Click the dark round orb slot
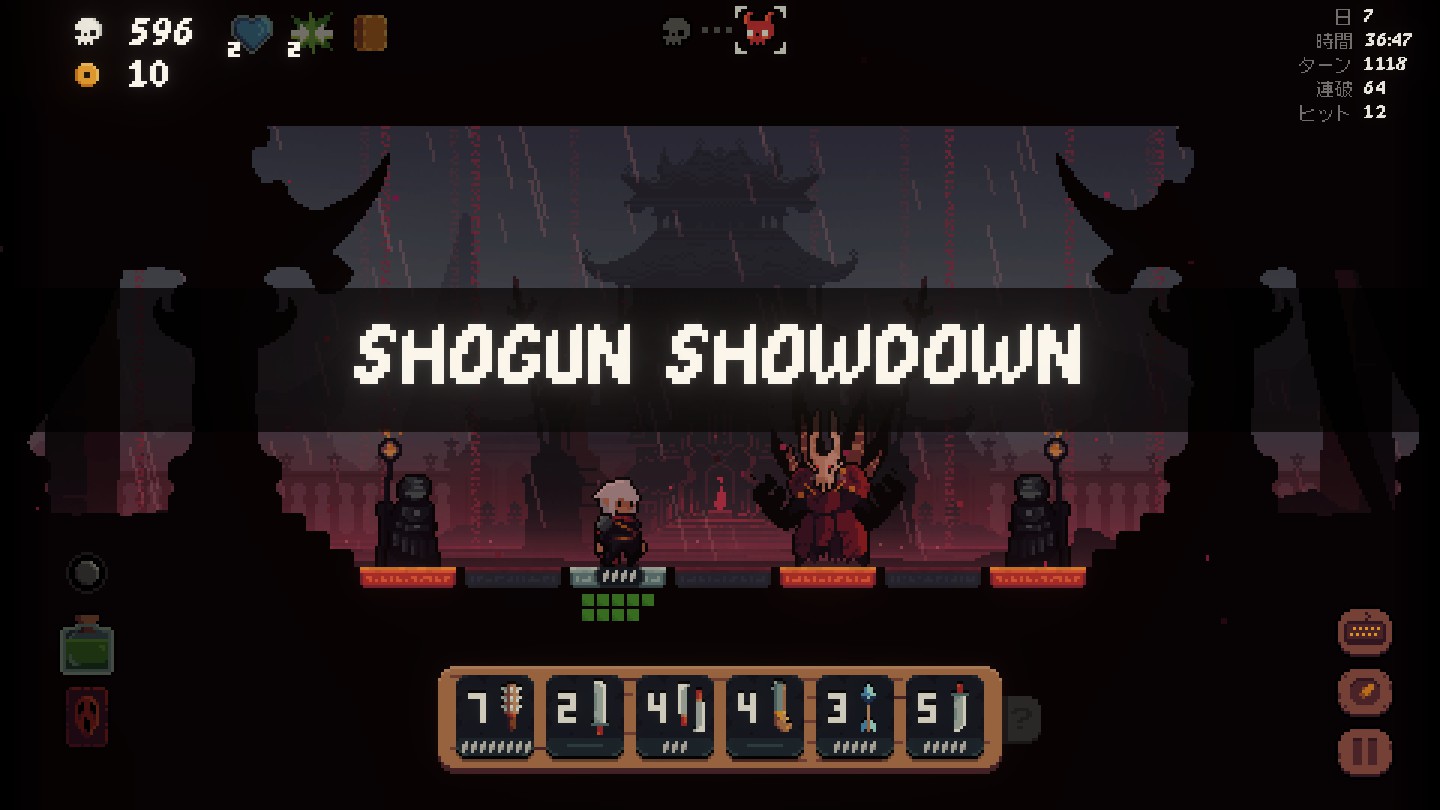The image size is (1440, 810). coord(87,573)
